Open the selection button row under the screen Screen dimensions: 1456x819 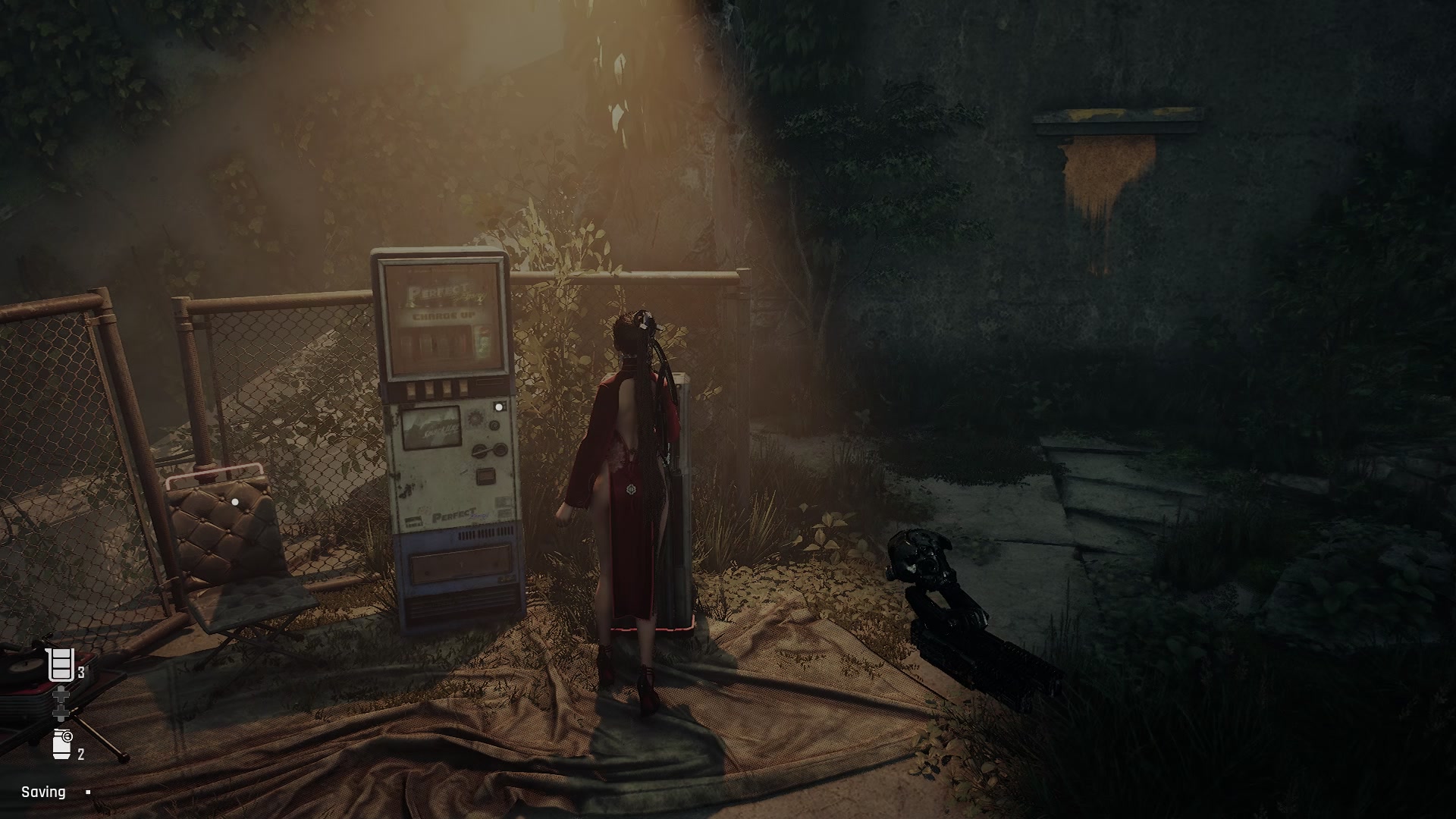coord(435,387)
